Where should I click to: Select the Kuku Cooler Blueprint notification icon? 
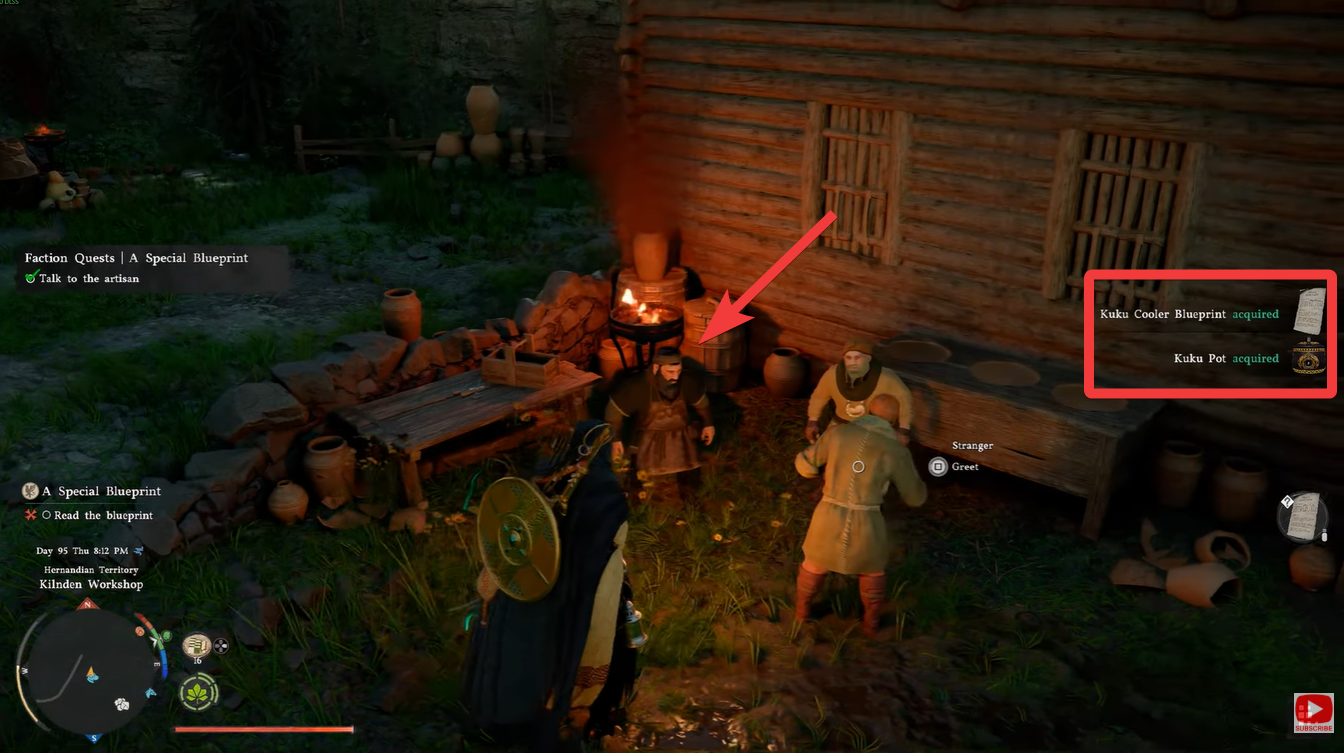pos(1308,313)
